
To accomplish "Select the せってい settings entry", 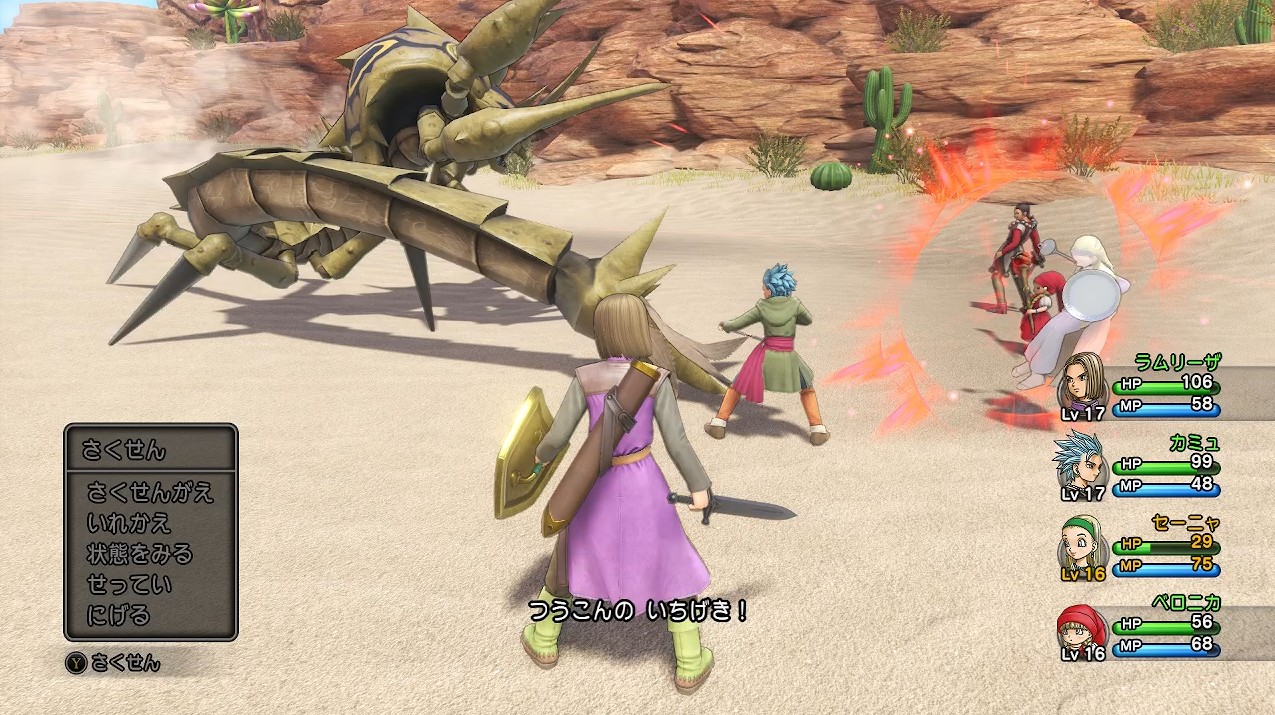I will click(x=129, y=584).
